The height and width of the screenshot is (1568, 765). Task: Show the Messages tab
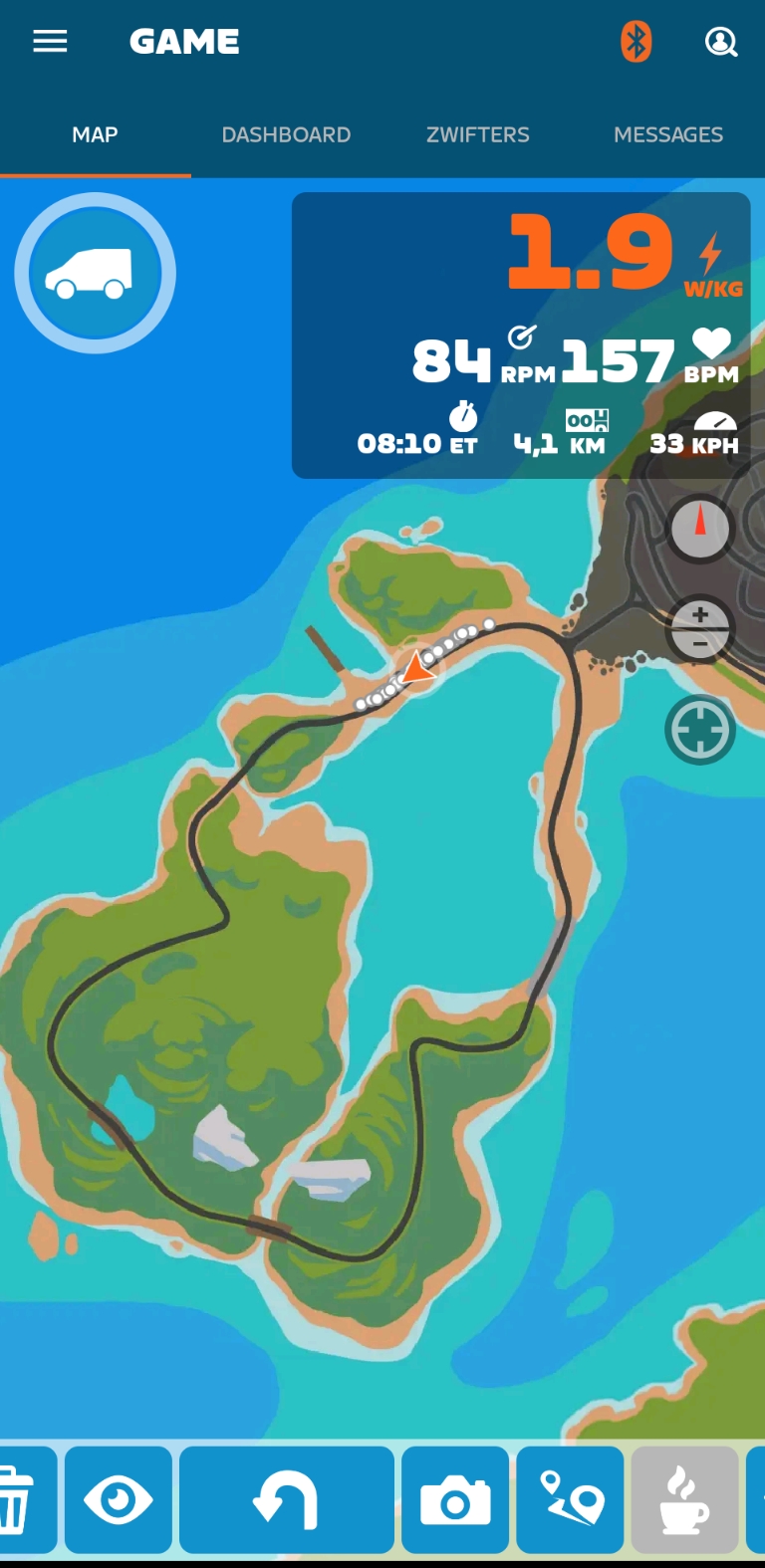[x=668, y=134]
